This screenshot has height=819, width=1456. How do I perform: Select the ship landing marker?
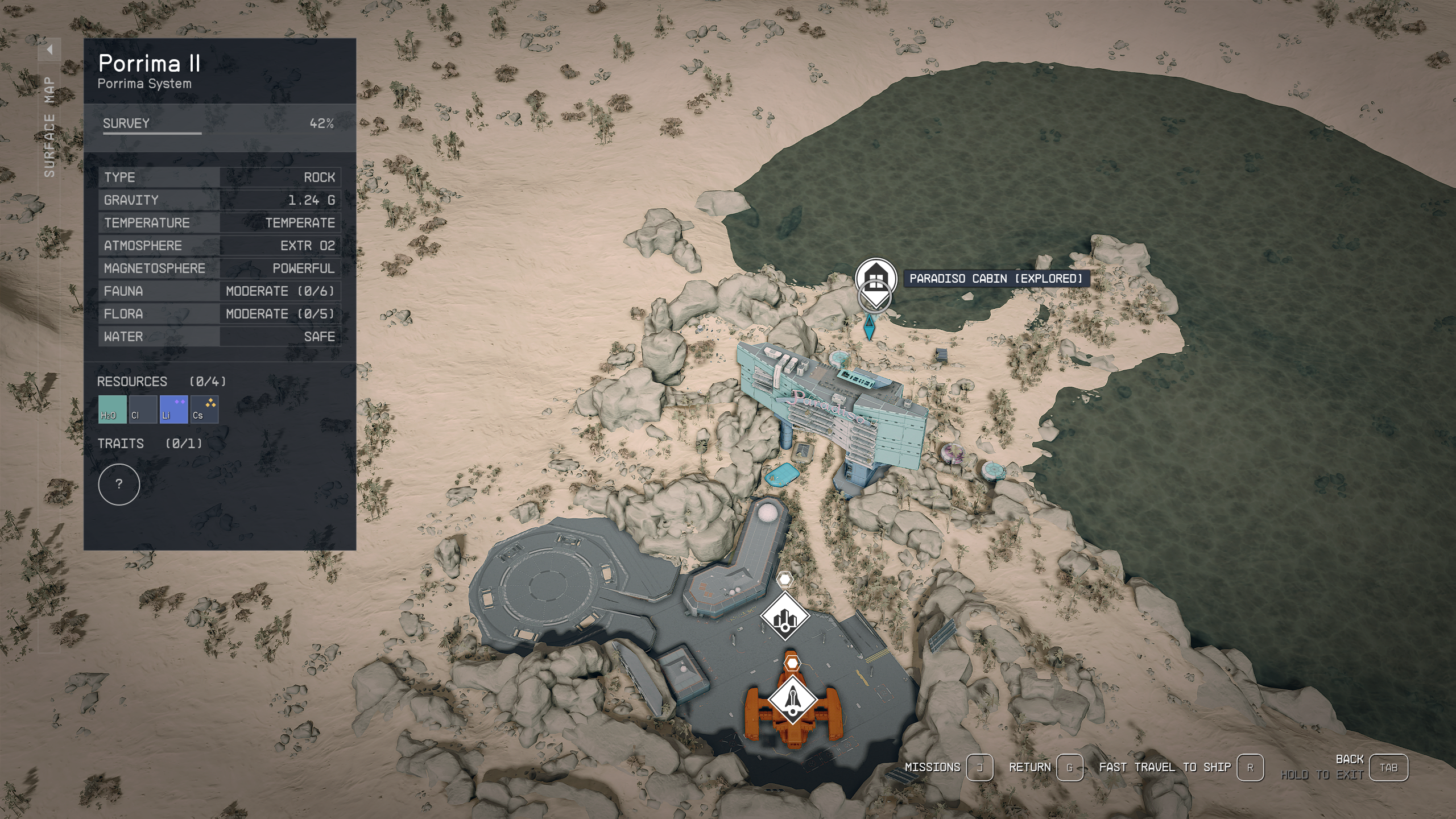(792, 700)
